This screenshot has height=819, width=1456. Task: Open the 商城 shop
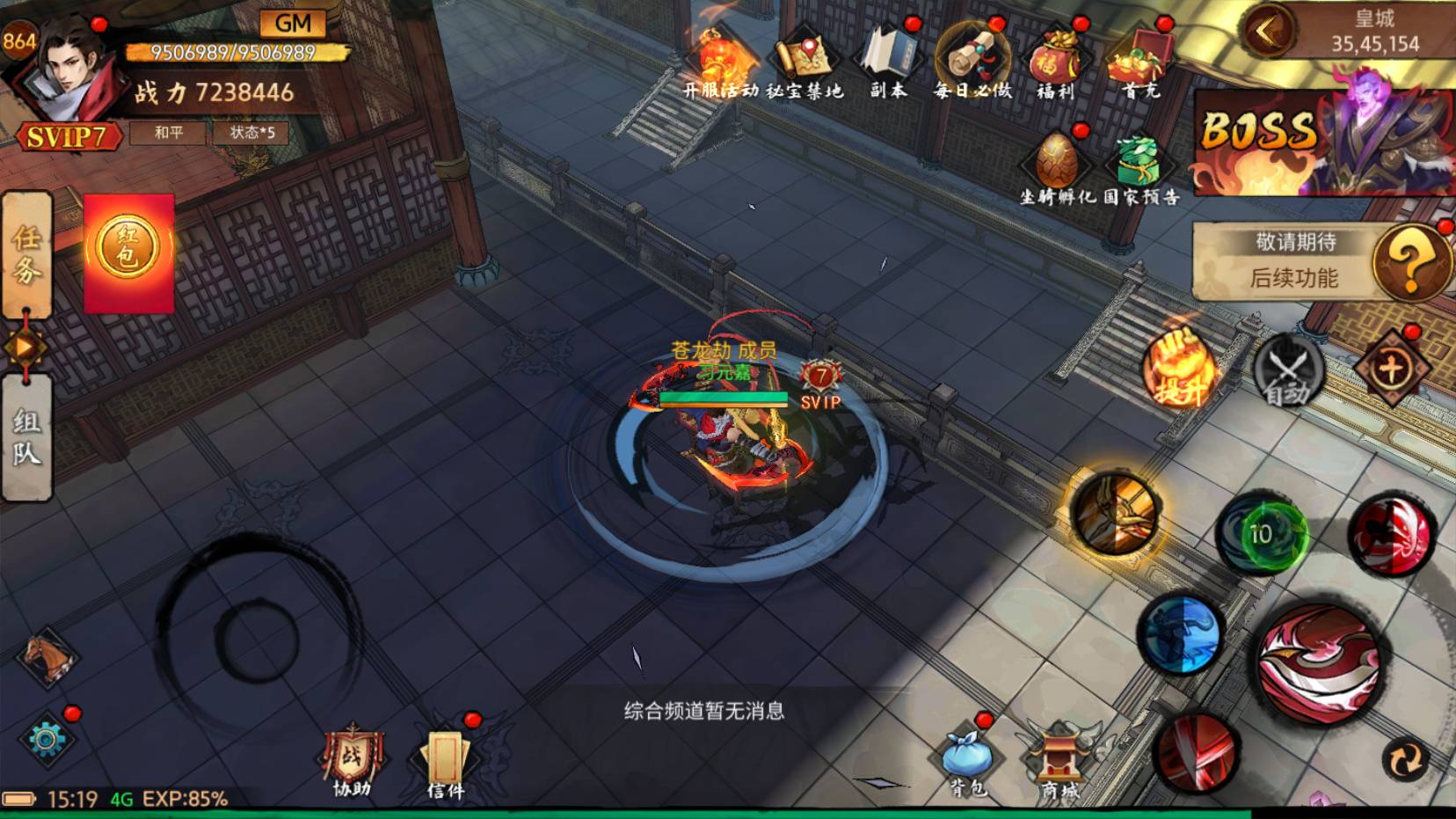[1059, 762]
